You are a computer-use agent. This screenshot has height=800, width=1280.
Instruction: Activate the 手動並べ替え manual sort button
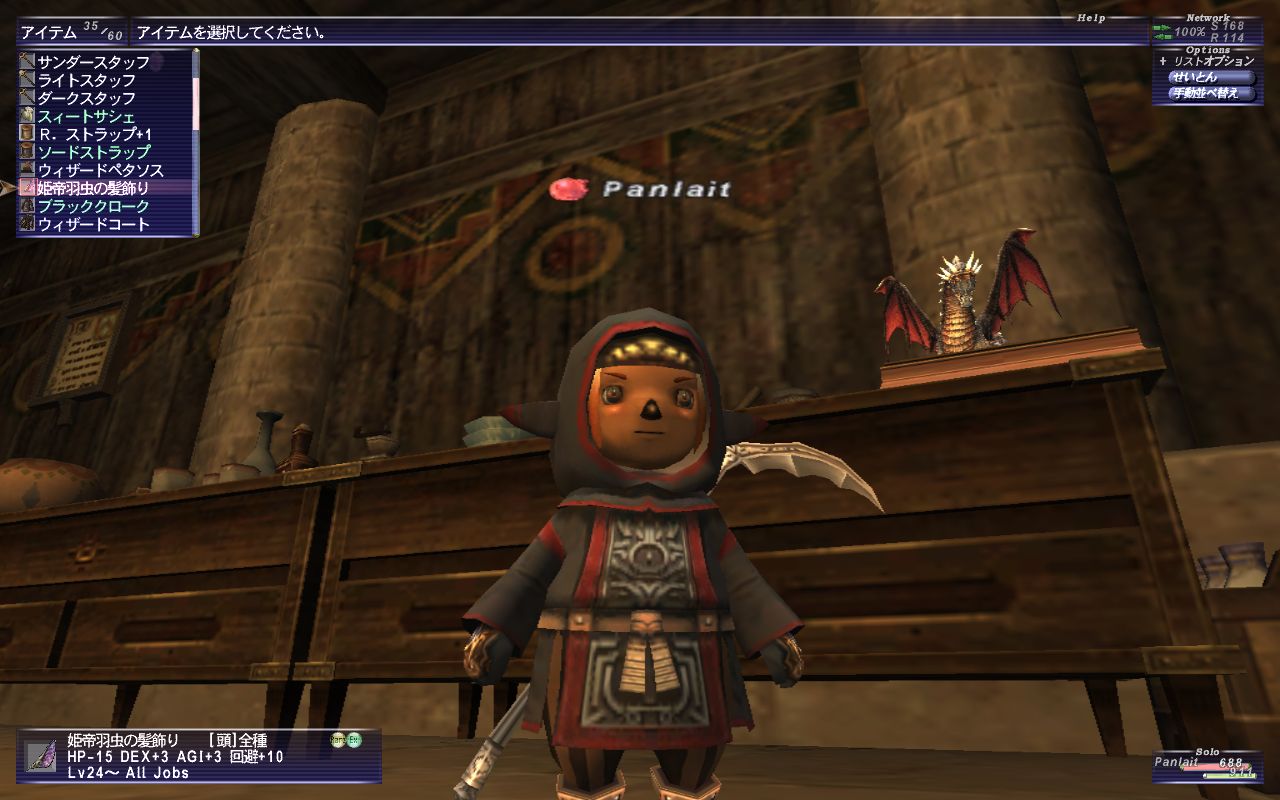(x=1211, y=93)
